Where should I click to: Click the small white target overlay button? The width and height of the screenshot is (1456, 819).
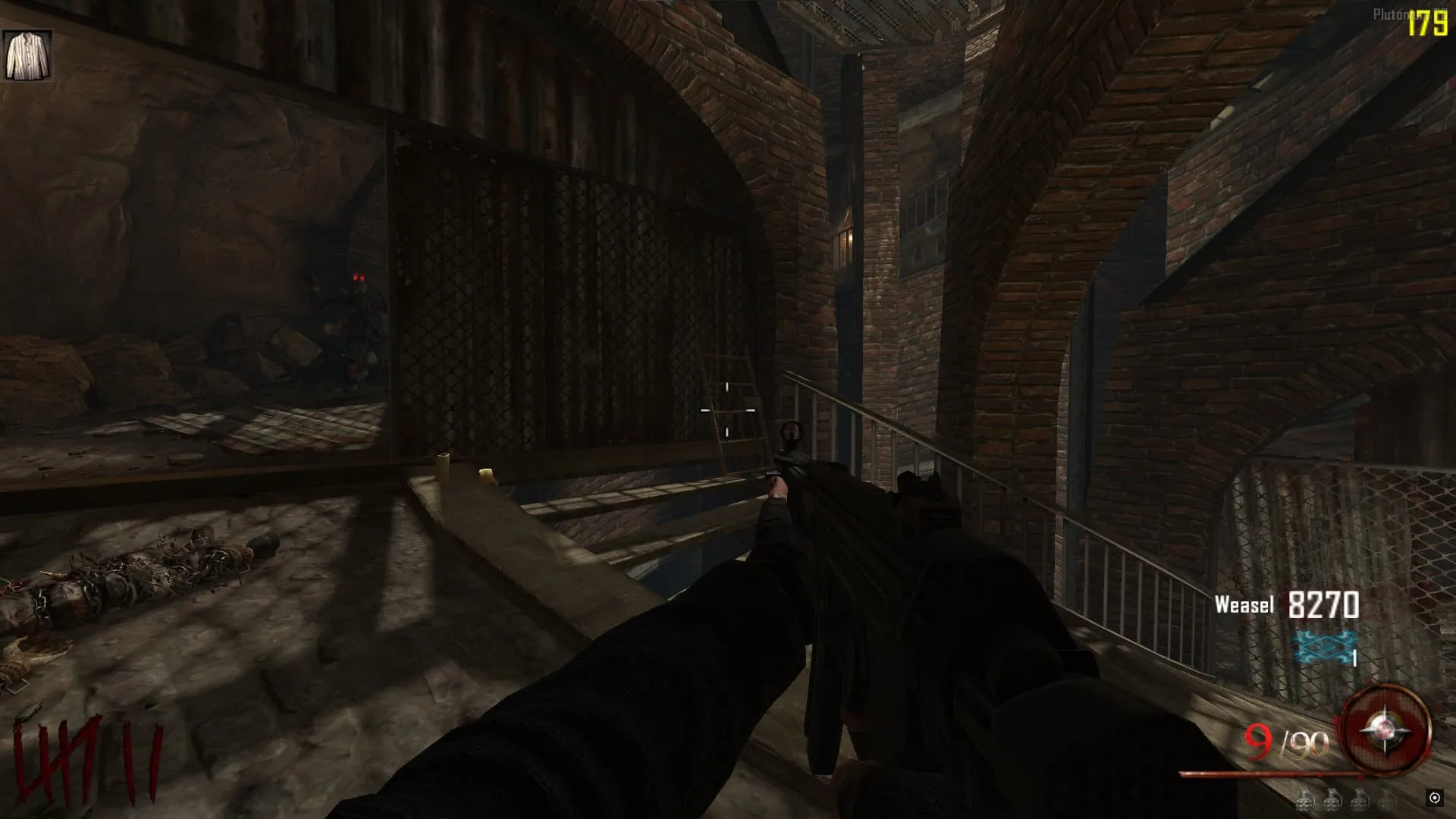point(1434,798)
